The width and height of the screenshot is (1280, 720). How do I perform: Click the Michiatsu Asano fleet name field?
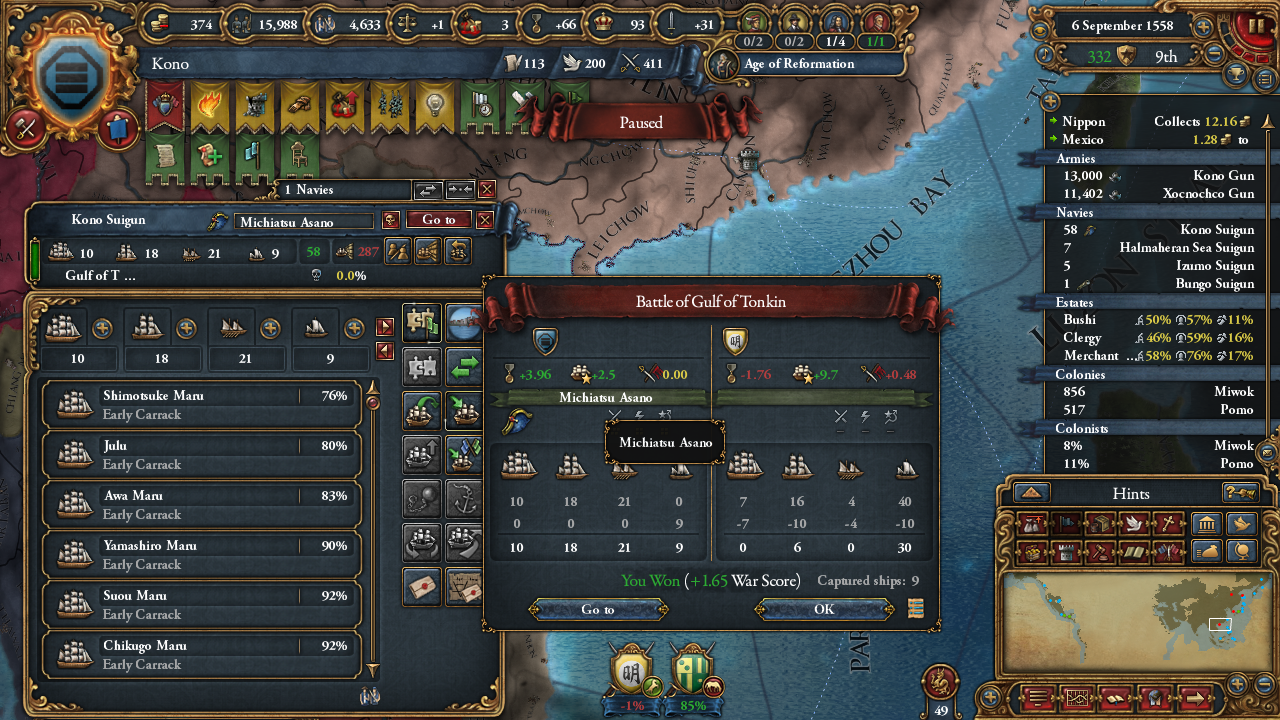303,221
